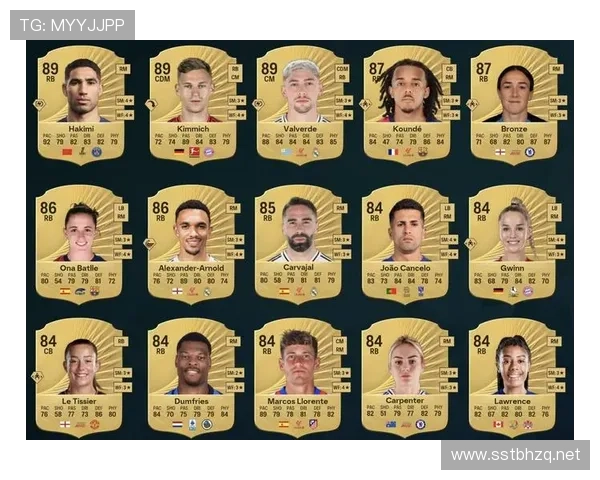The width and height of the screenshot is (600, 480).
Task: Pick the Carvajal player card
Action: pos(301,242)
